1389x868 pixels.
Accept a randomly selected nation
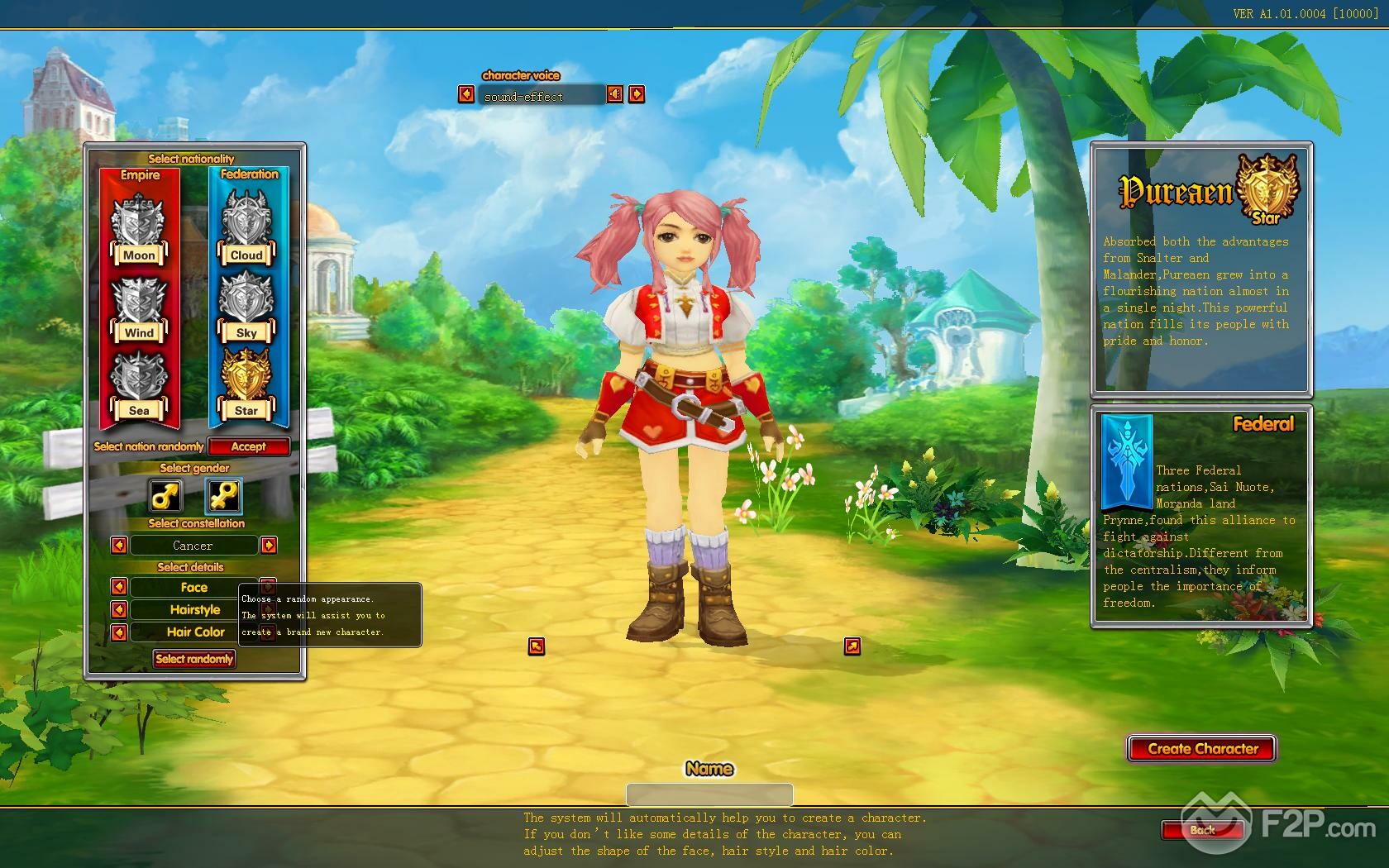tap(248, 446)
